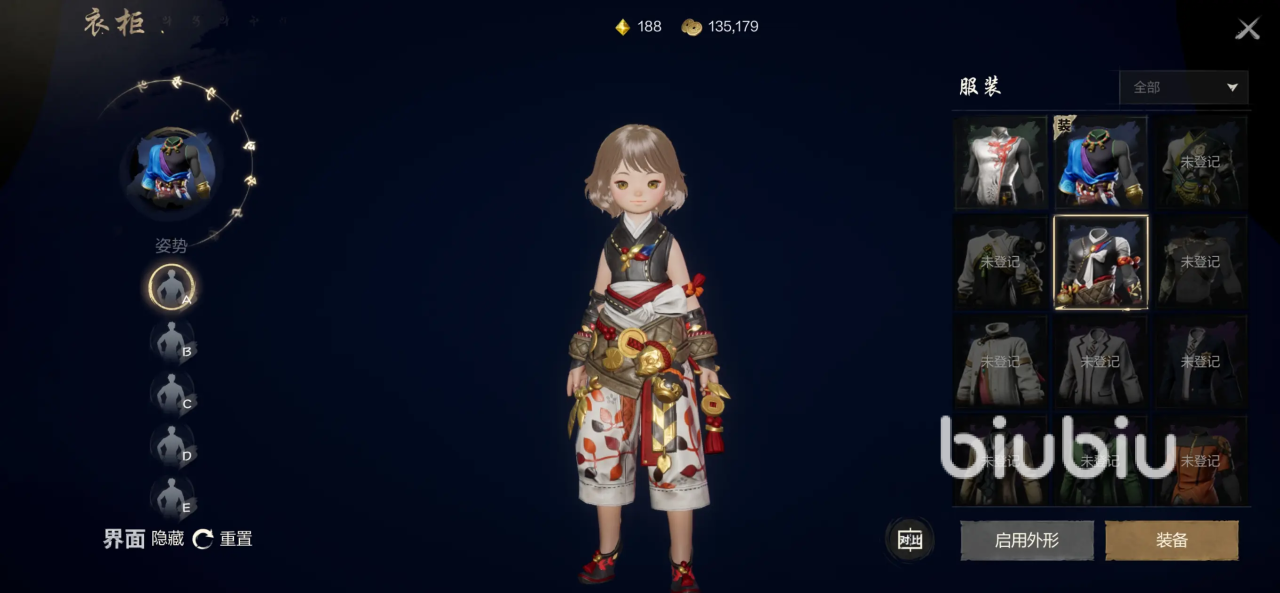The height and width of the screenshot is (593, 1280).
Task: Select the white and red outfit thumbnail
Action: click(1000, 162)
